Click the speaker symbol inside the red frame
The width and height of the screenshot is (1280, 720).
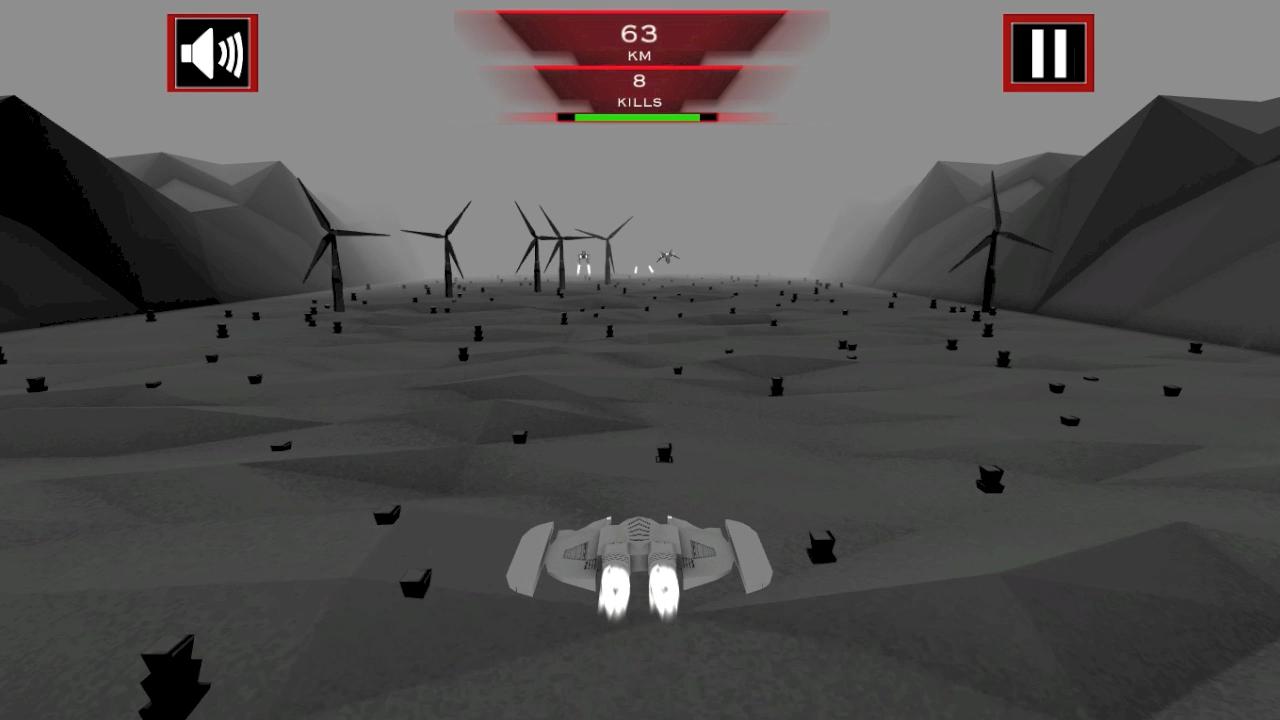[213, 53]
